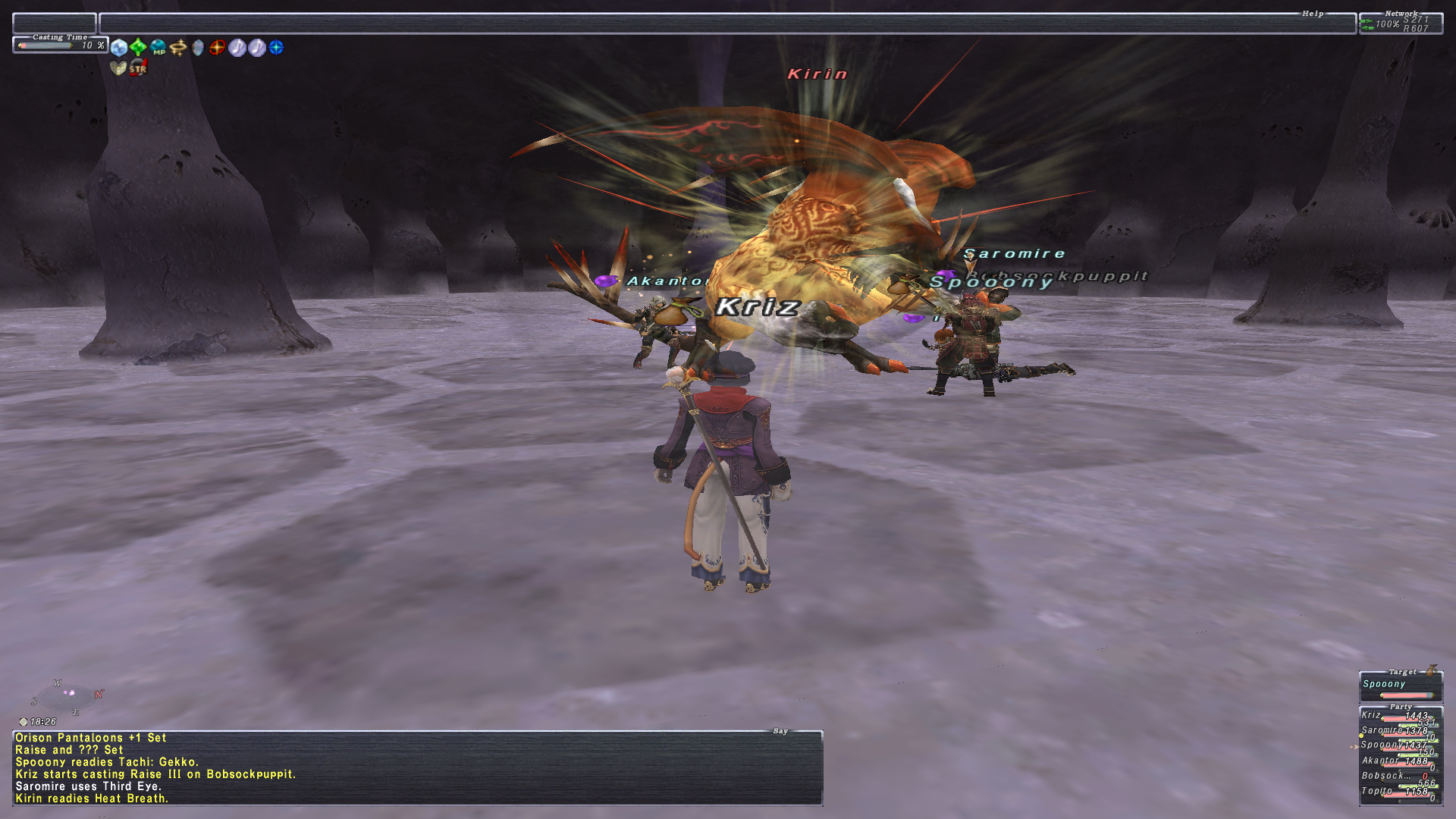
Task: Click the MP refresh status icon
Action: pyautogui.click(x=158, y=48)
